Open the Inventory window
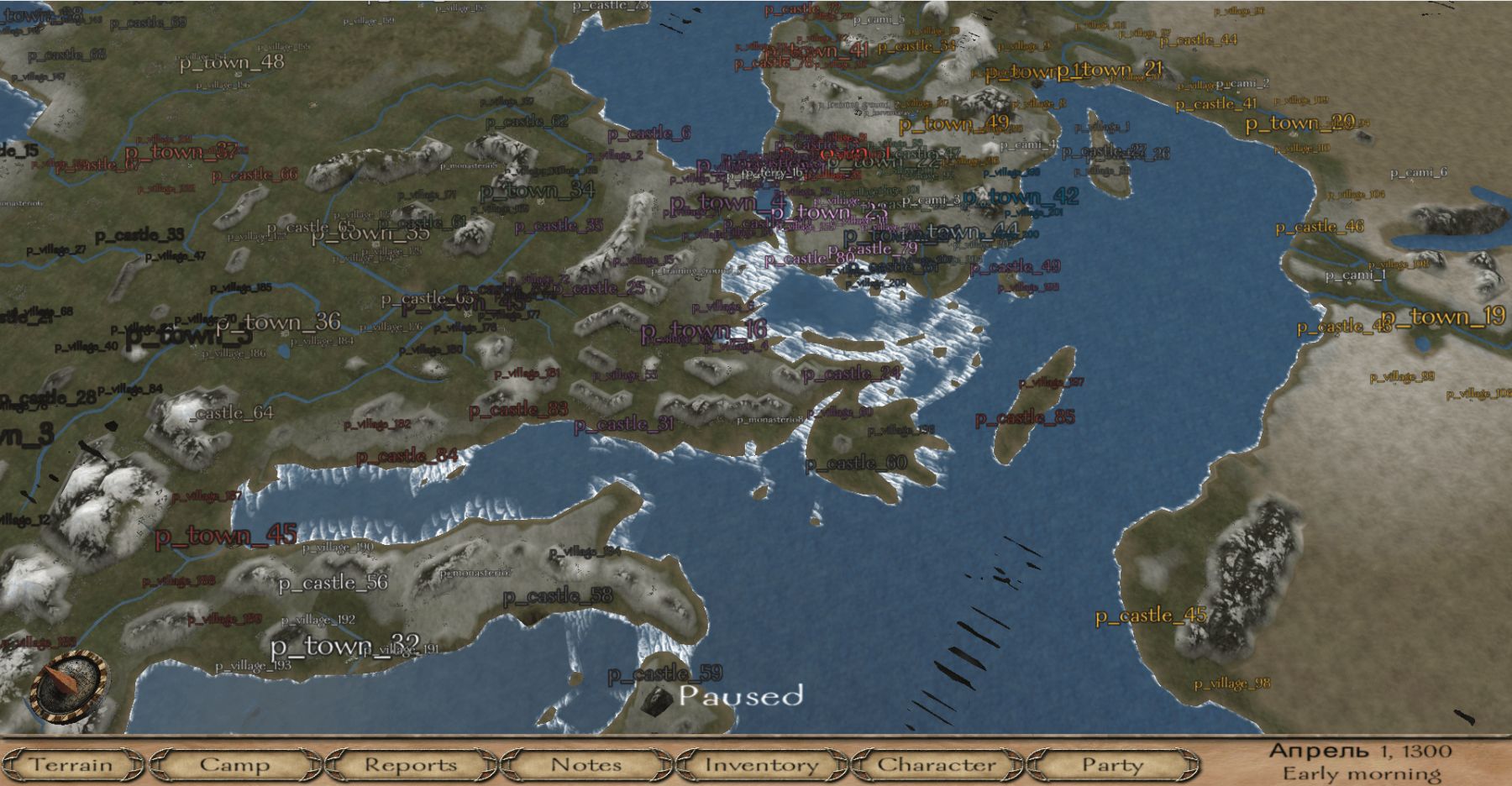The width and height of the screenshot is (1512, 786). [x=761, y=765]
